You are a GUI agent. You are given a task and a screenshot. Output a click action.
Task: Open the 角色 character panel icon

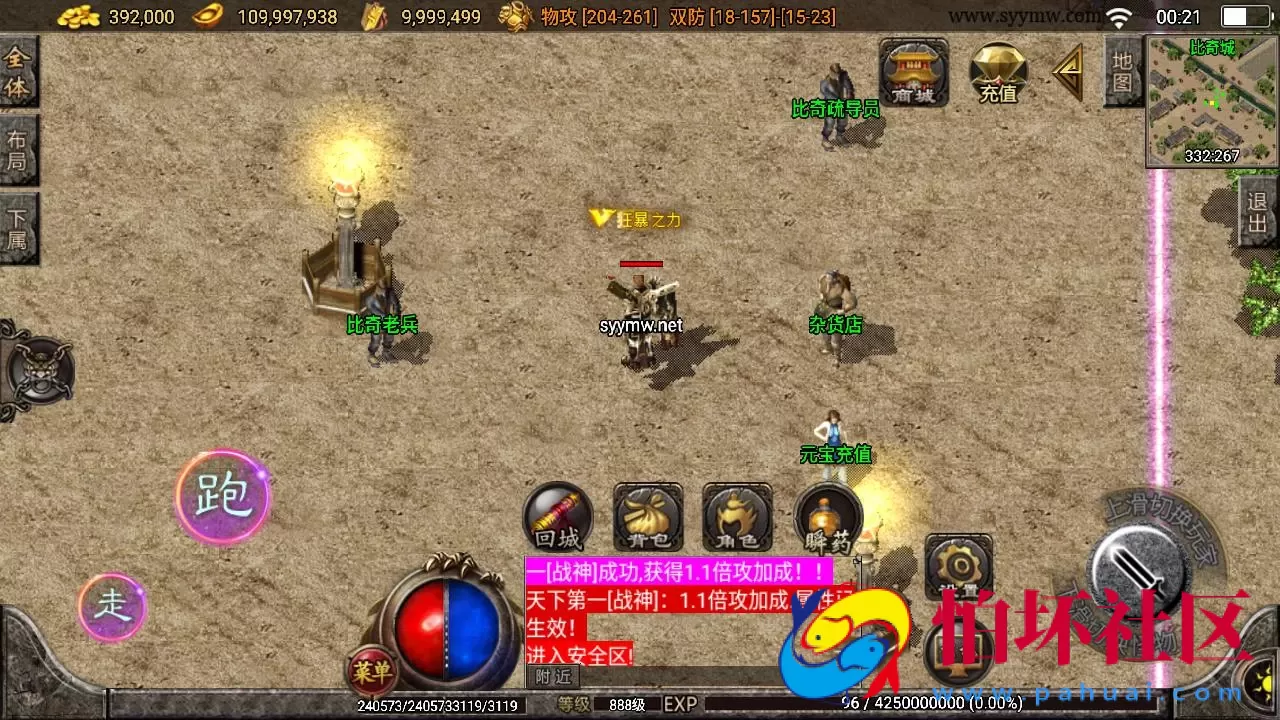pos(735,519)
